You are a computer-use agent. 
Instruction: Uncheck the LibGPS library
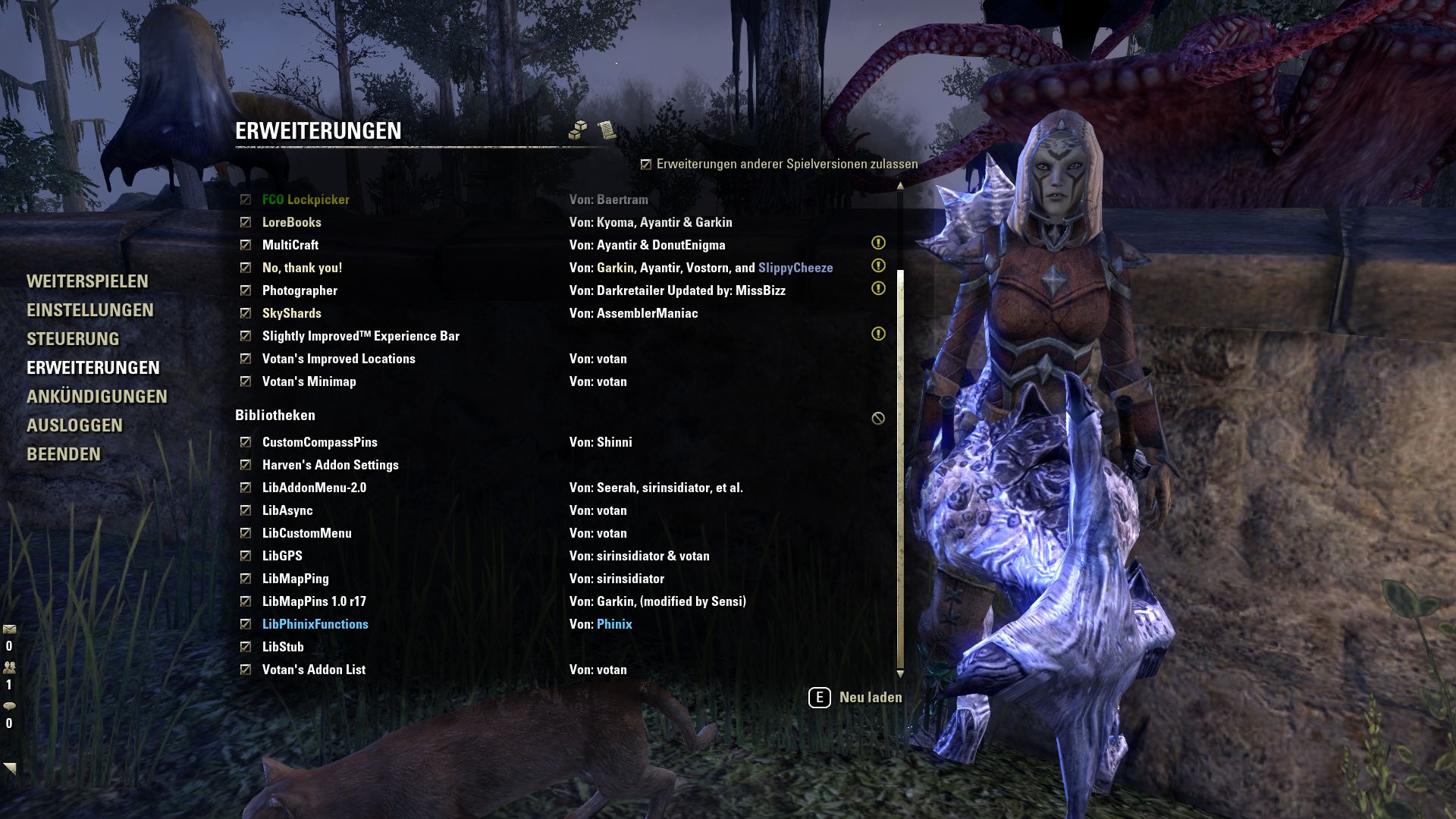245,555
